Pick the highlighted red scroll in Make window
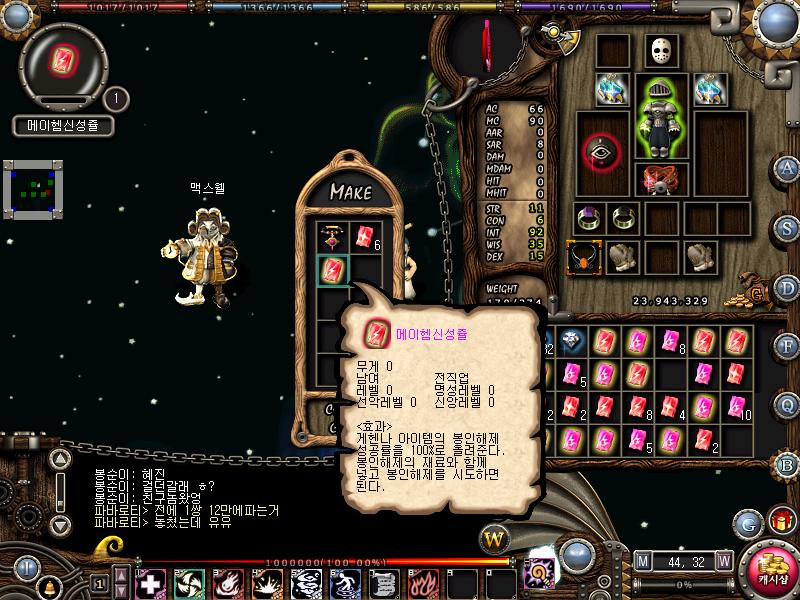 point(331,269)
